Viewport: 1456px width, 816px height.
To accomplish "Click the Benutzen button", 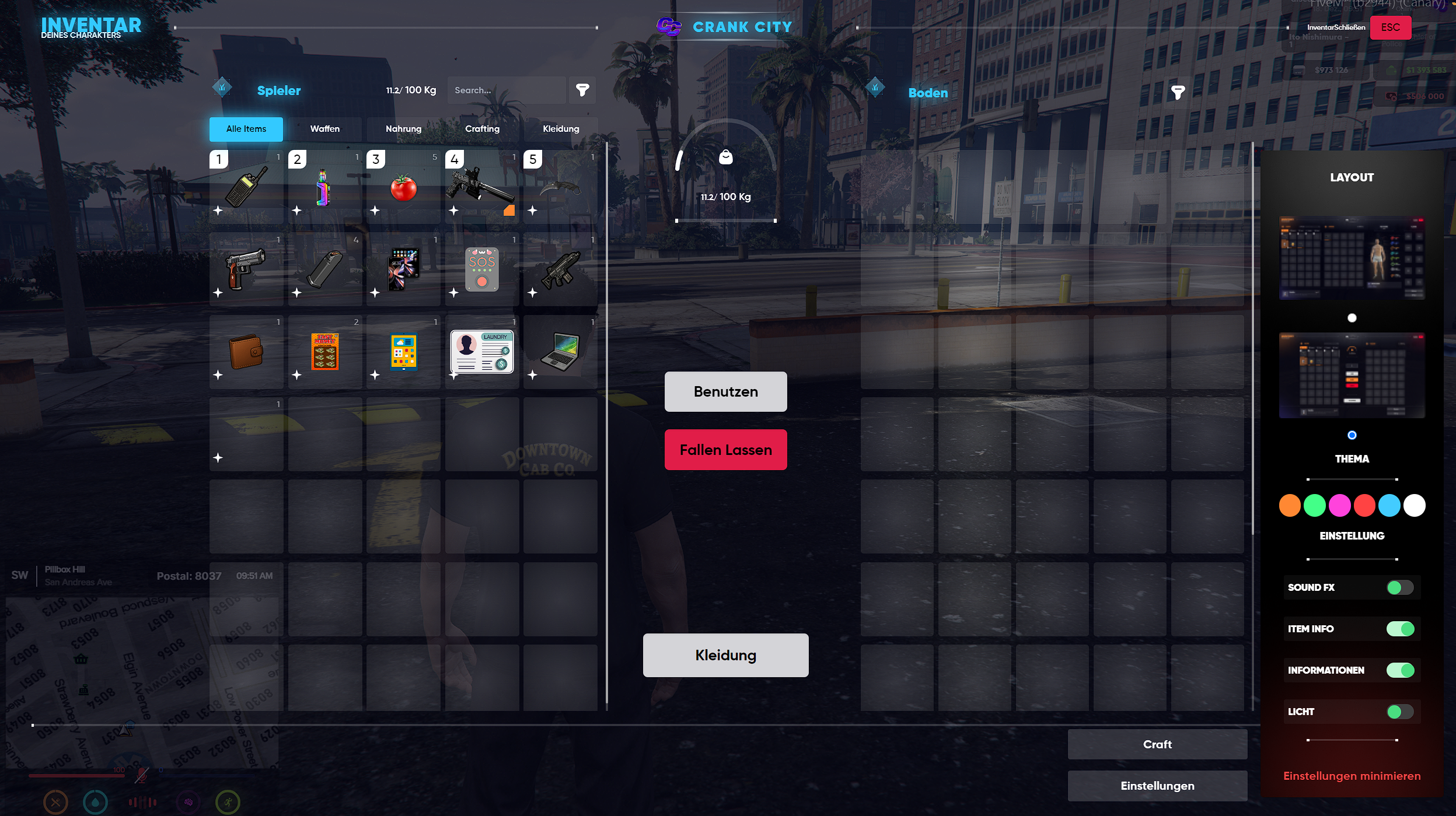I will pos(725,391).
